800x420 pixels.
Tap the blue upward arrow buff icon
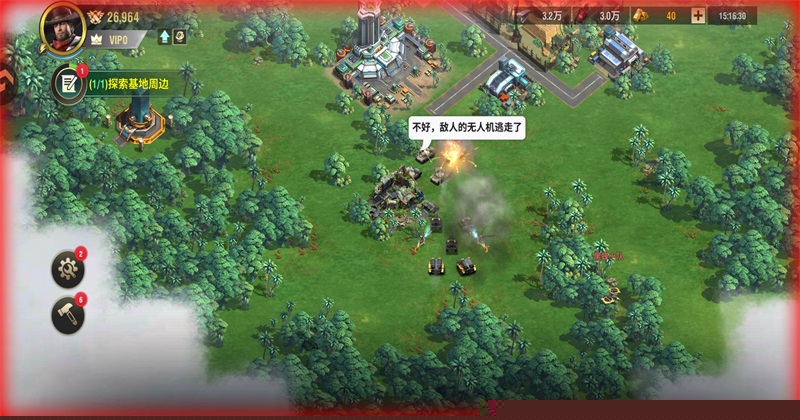tap(165, 37)
